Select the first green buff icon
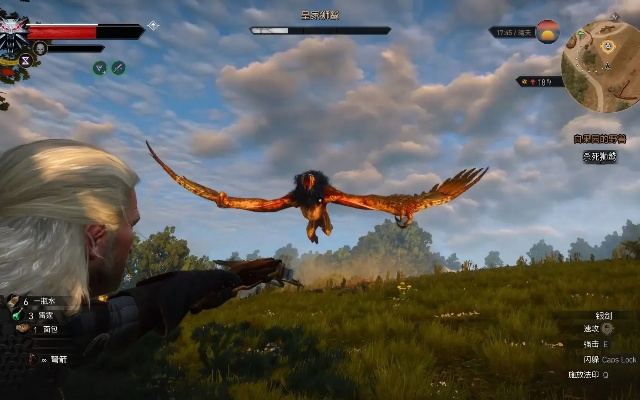Screen dimensions: 640x400 tap(99, 68)
